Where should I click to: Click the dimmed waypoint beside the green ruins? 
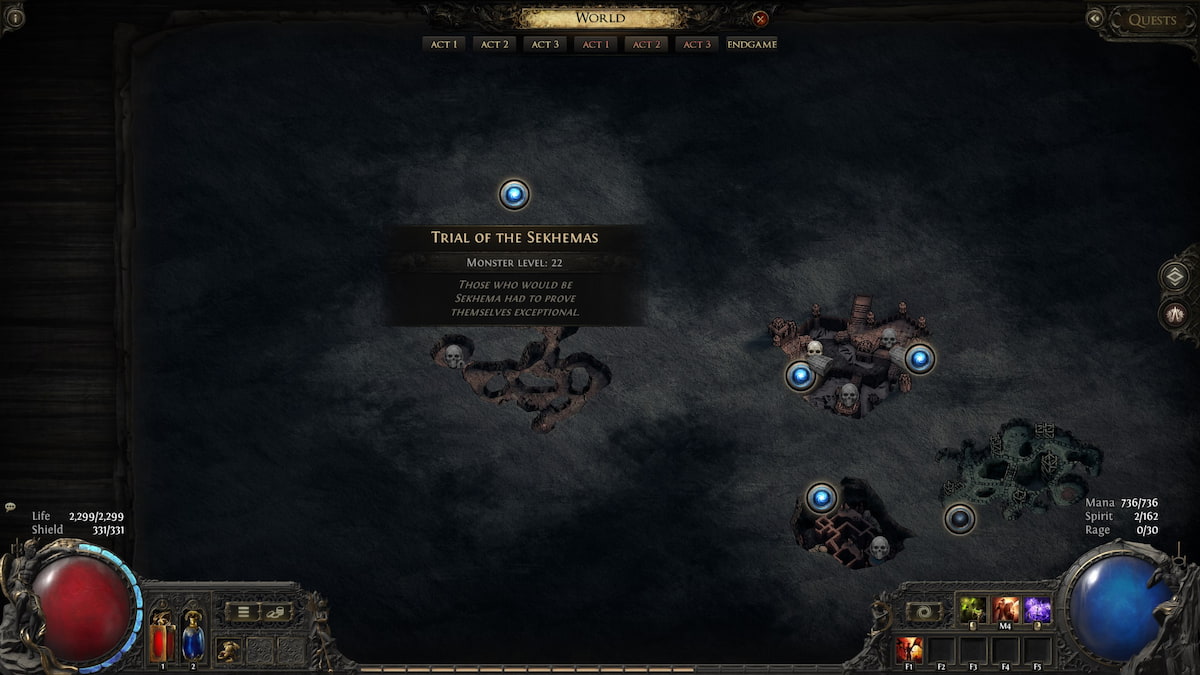pos(960,518)
